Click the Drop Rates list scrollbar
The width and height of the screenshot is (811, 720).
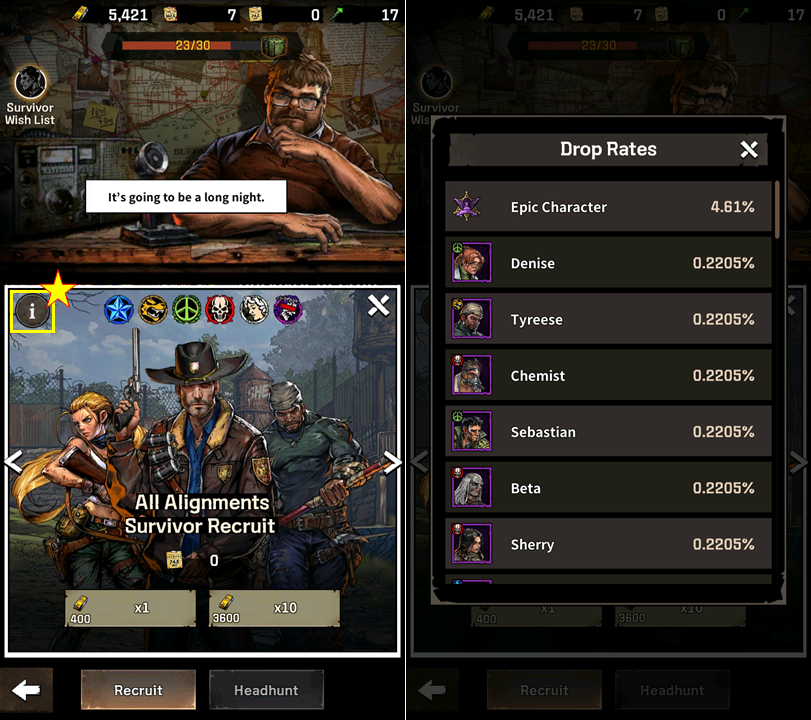pyautogui.click(x=778, y=210)
